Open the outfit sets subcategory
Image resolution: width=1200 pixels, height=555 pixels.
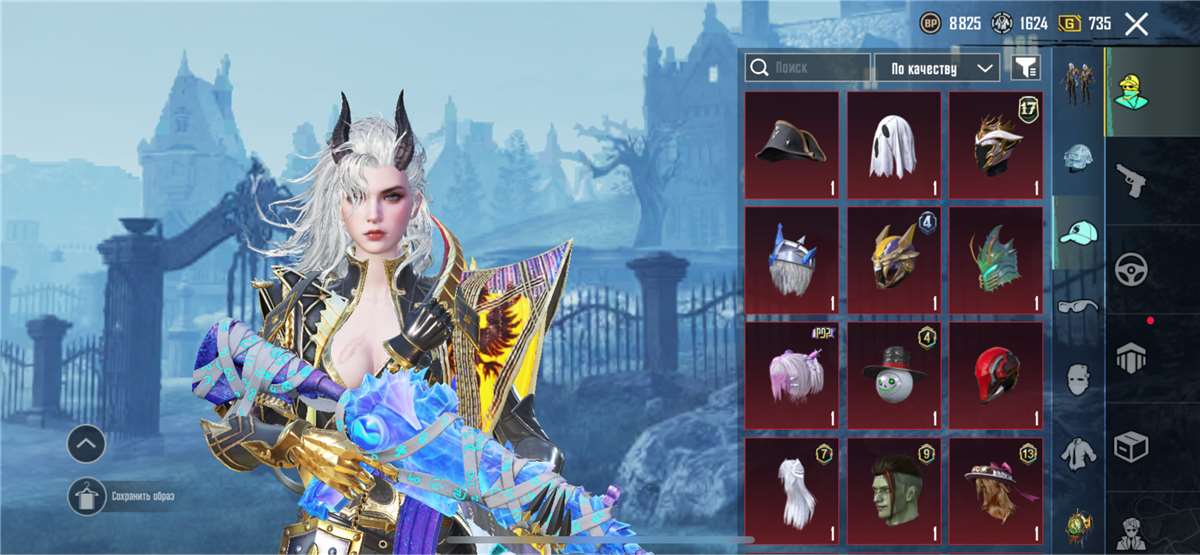point(1078,84)
